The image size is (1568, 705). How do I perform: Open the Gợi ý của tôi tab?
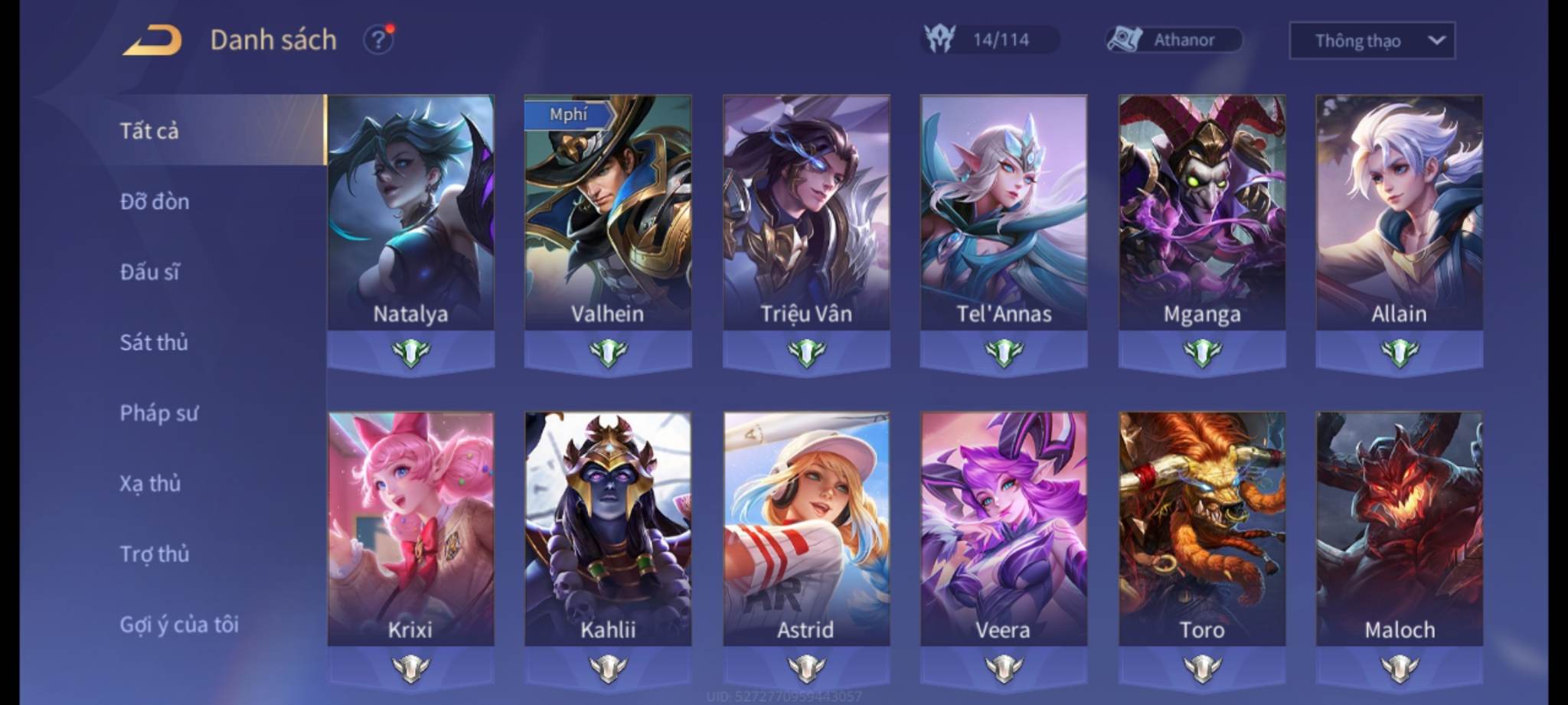click(179, 625)
